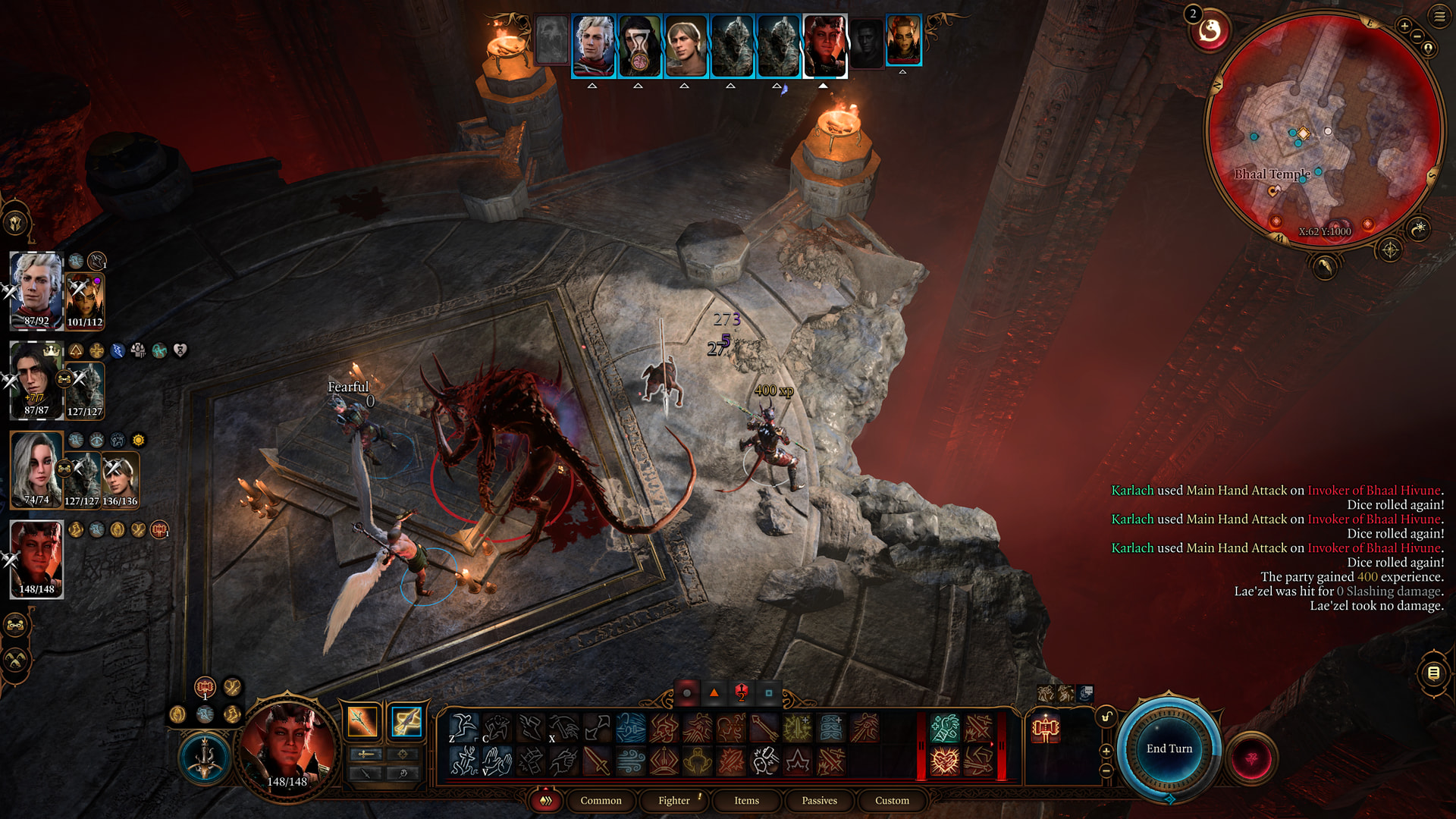Open the Fighter hotbar tab
The width and height of the screenshot is (1456, 819).
click(673, 800)
